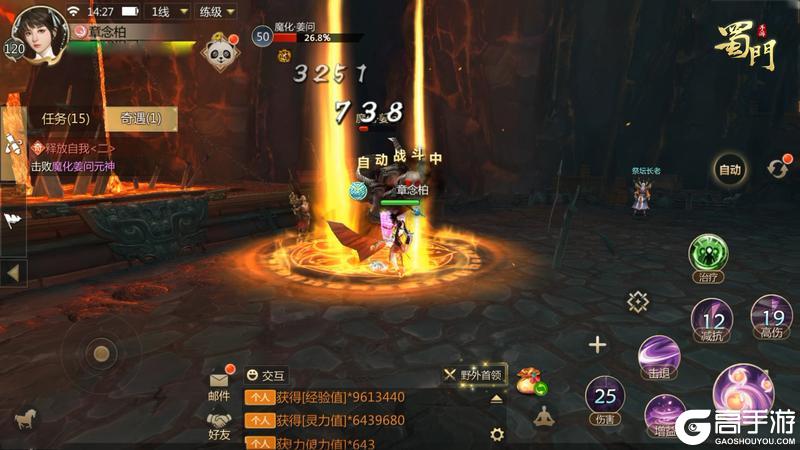Open the chat settings gear icon
Image resolution: width=800 pixels, height=450 pixels.
pos(497,434)
